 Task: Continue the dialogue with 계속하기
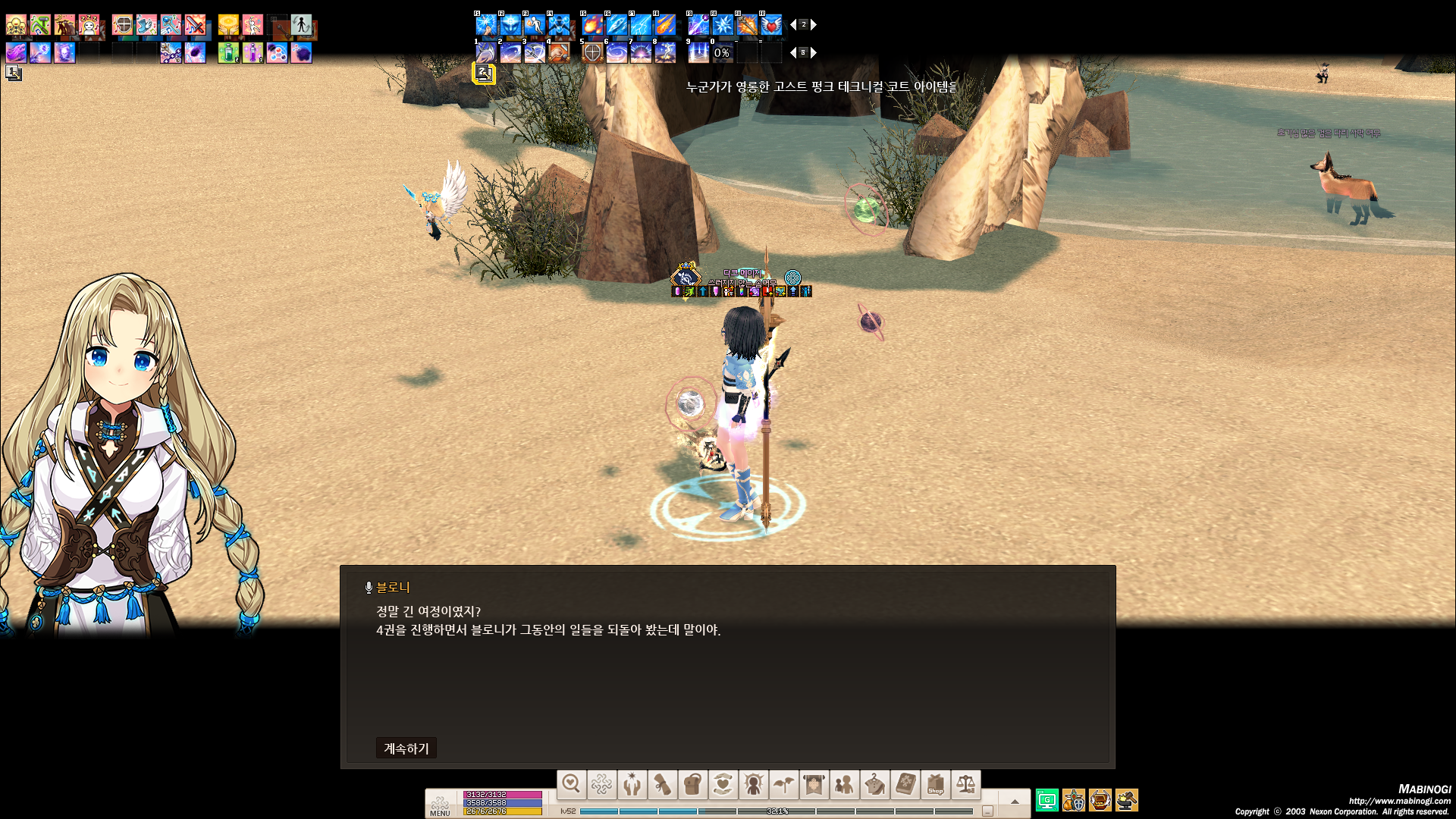tap(406, 748)
